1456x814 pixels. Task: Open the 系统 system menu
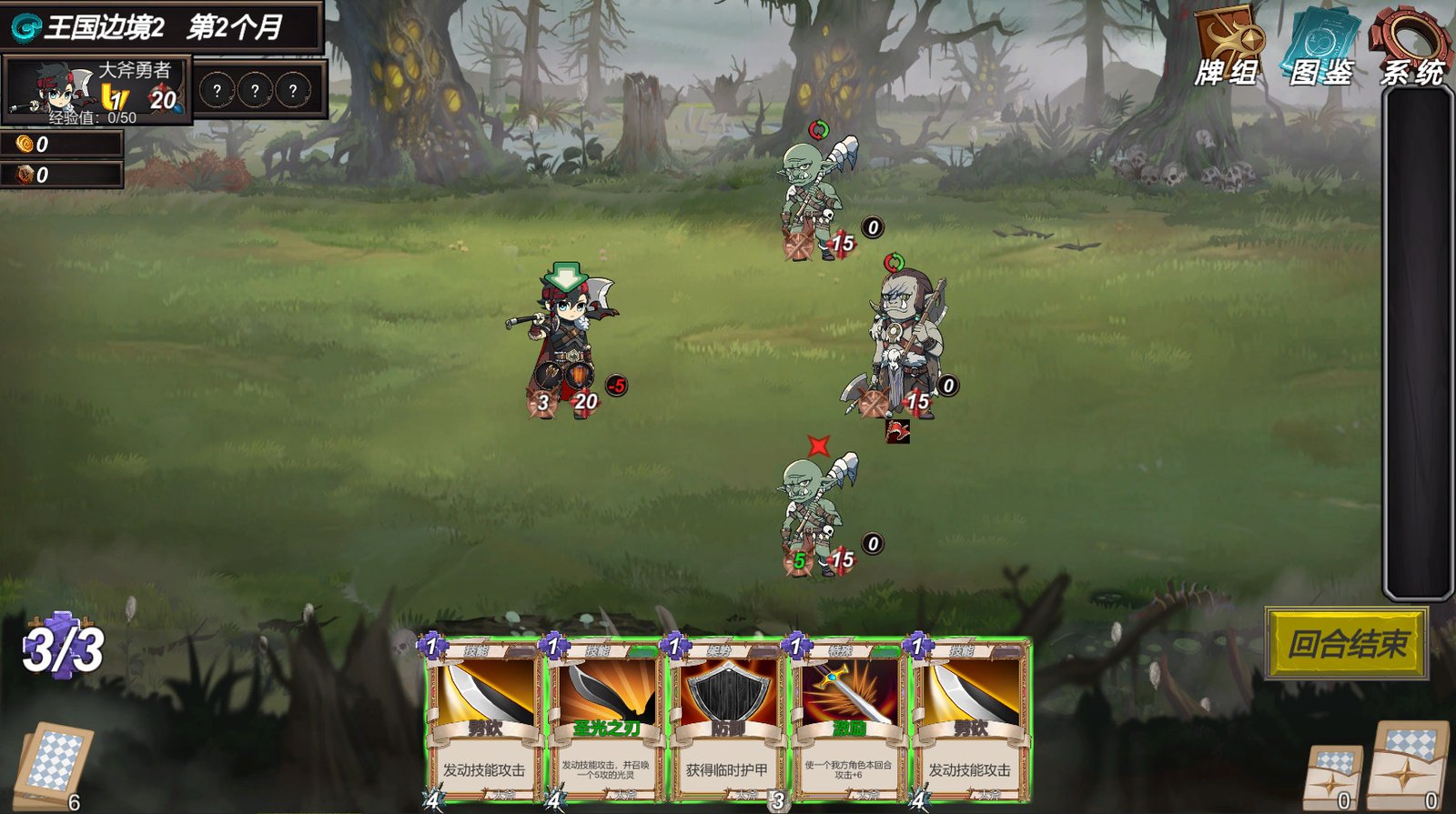pyautogui.click(x=1411, y=46)
